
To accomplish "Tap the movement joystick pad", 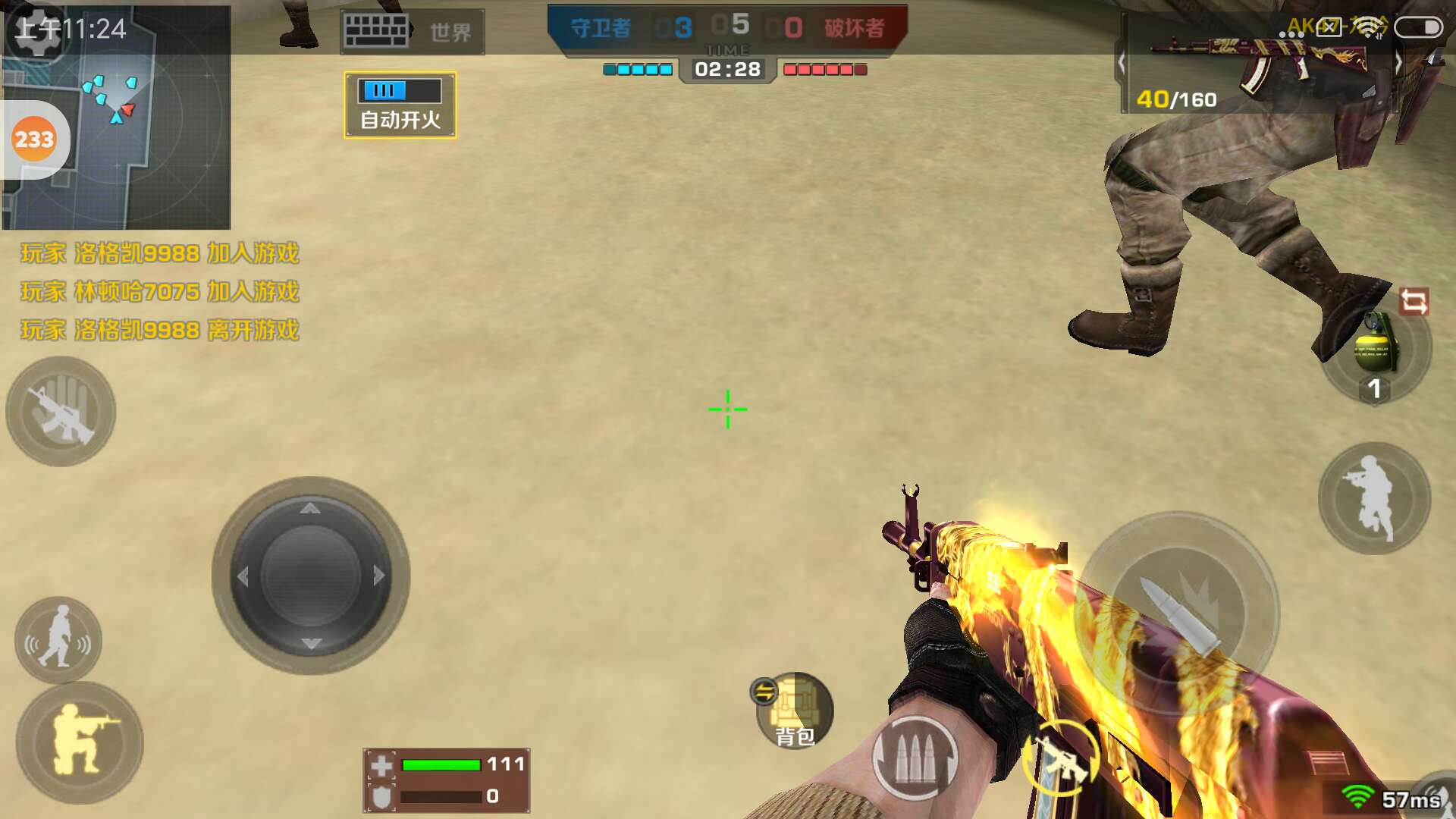I will (x=311, y=576).
